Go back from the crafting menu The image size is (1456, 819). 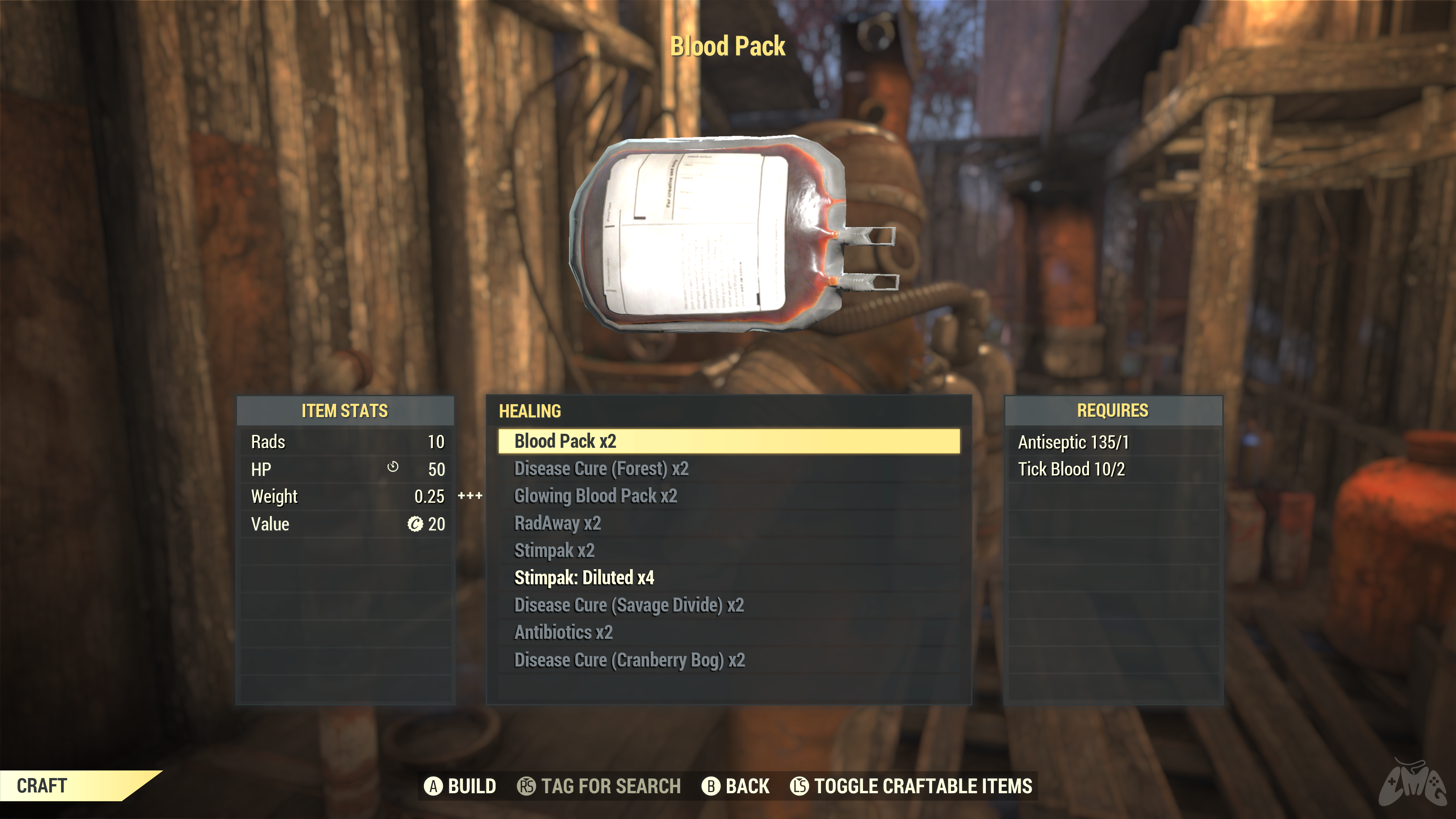[x=735, y=786]
